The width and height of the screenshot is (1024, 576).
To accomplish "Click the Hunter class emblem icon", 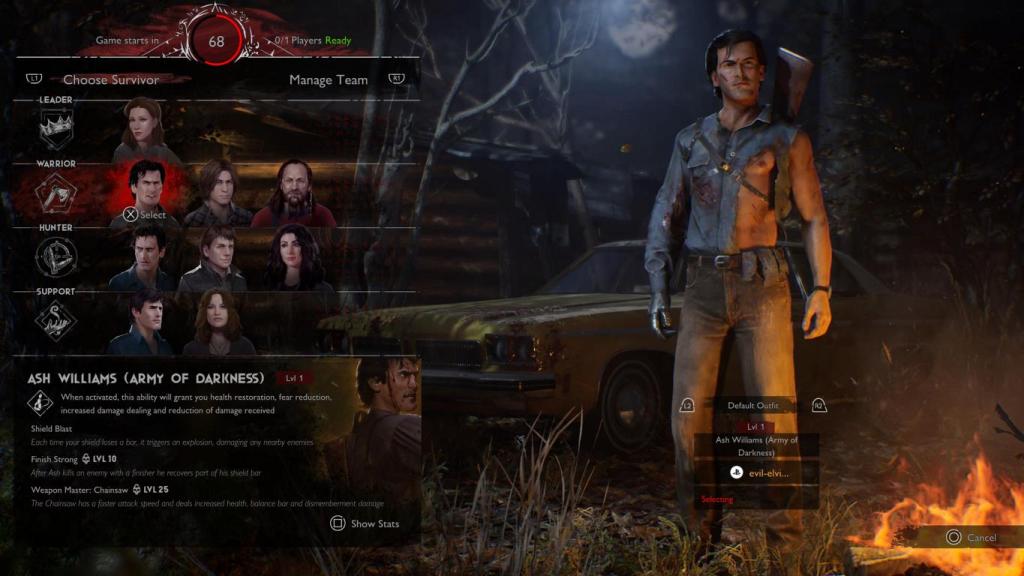I will 56,257.
